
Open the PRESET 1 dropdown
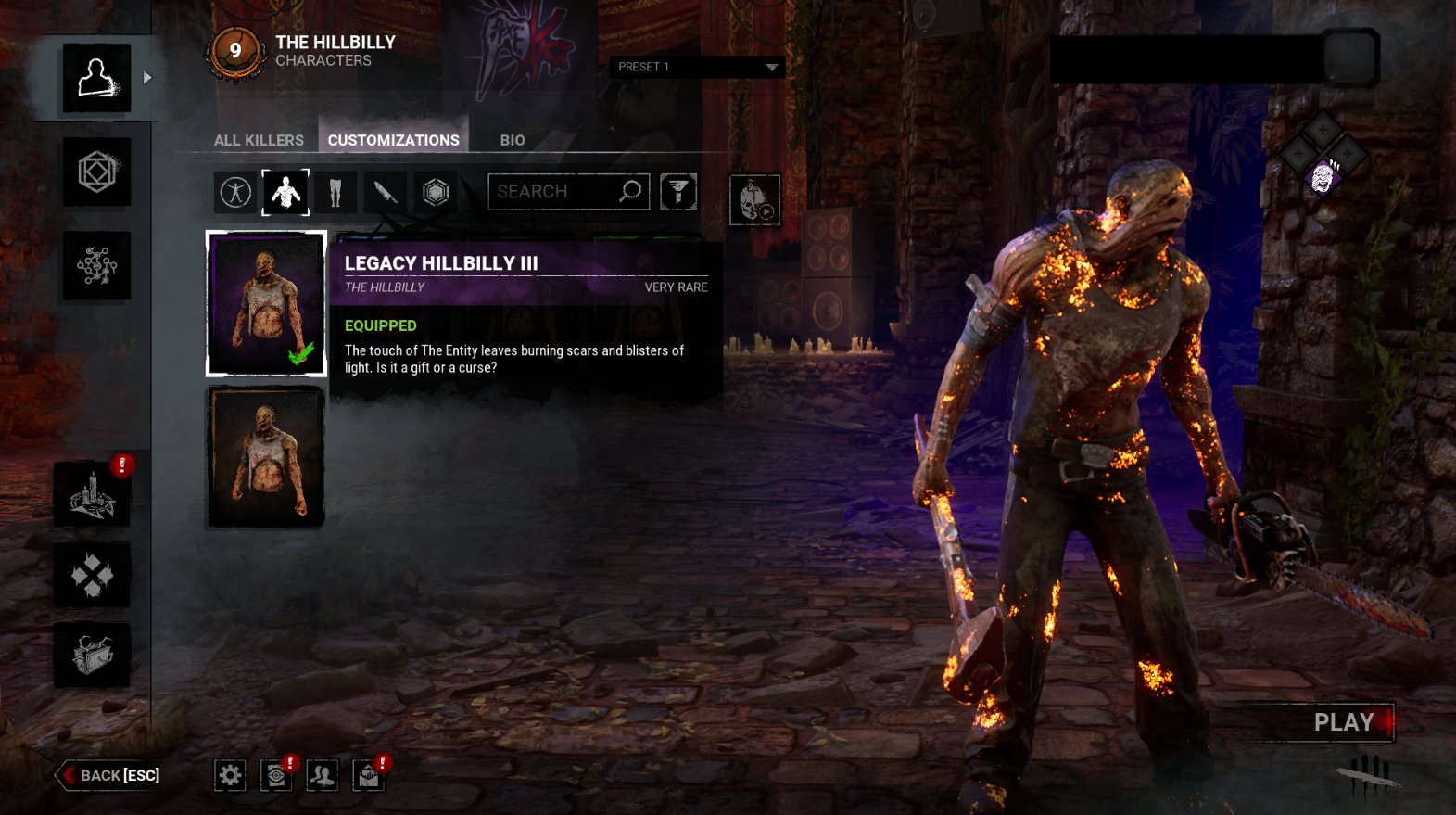(x=697, y=67)
